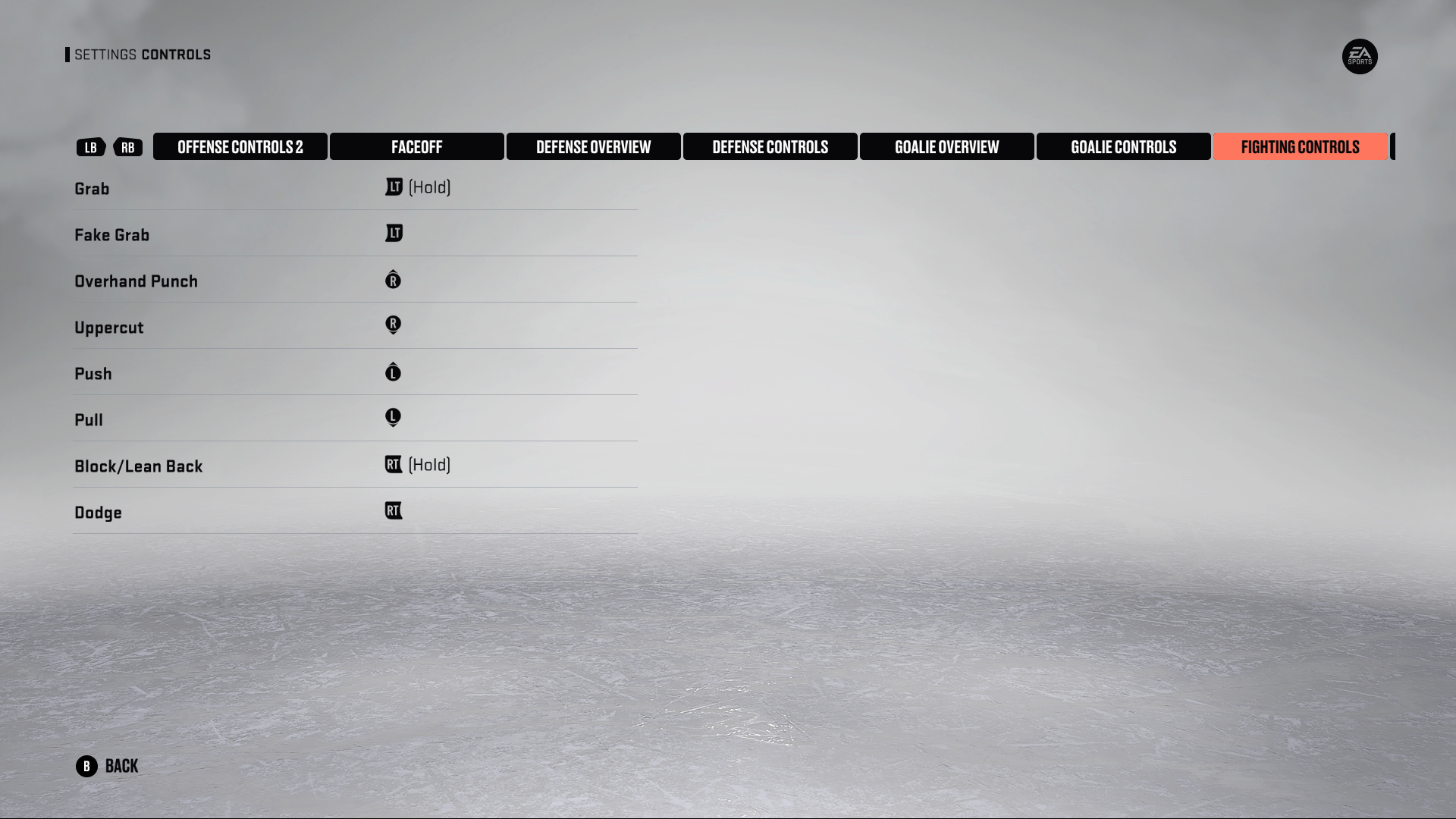Click the right stick up icon for Overhand Punch
Viewport: 1456px width, 819px height.
tap(393, 280)
